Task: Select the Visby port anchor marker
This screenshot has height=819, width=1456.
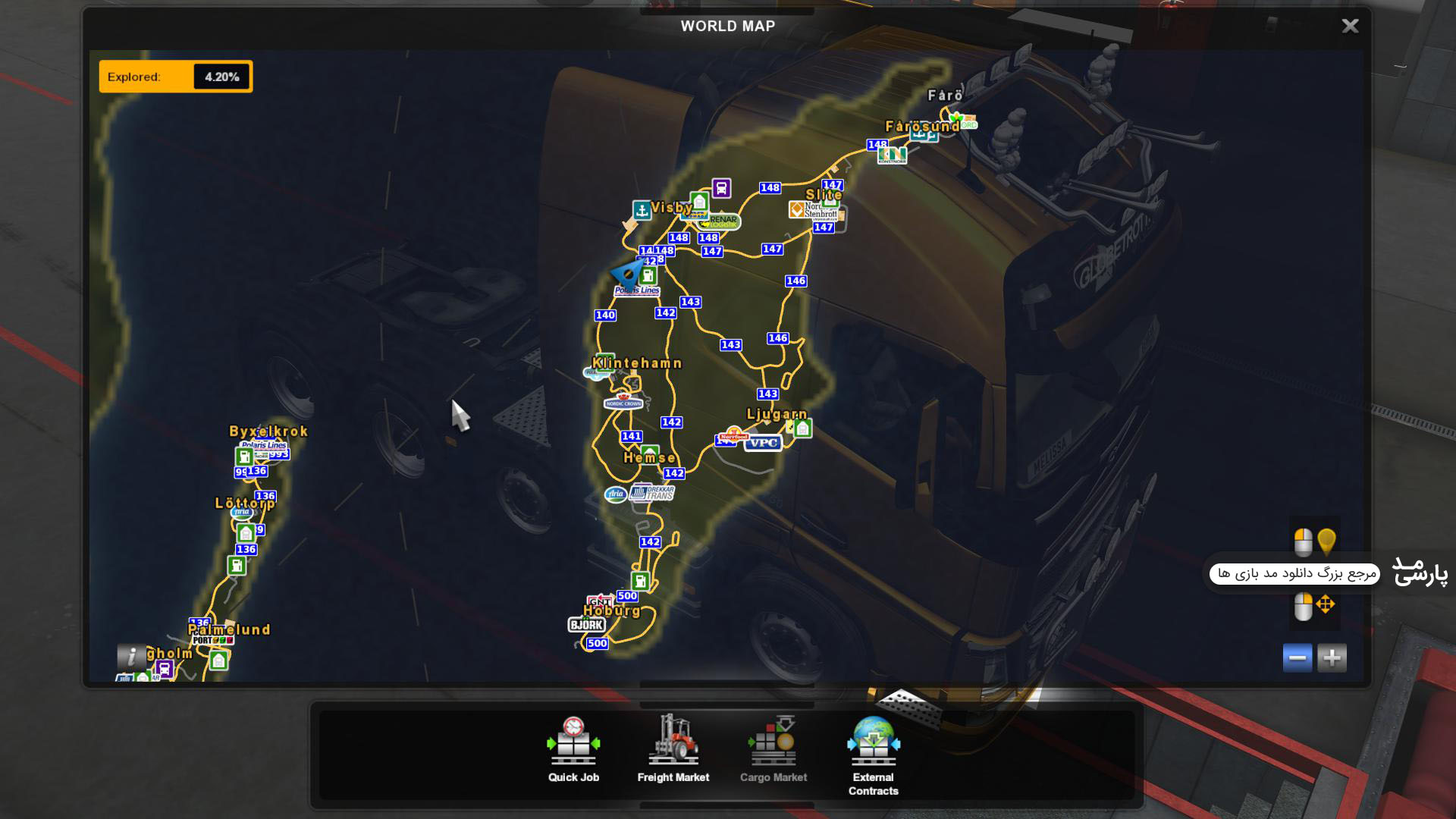Action: (642, 210)
